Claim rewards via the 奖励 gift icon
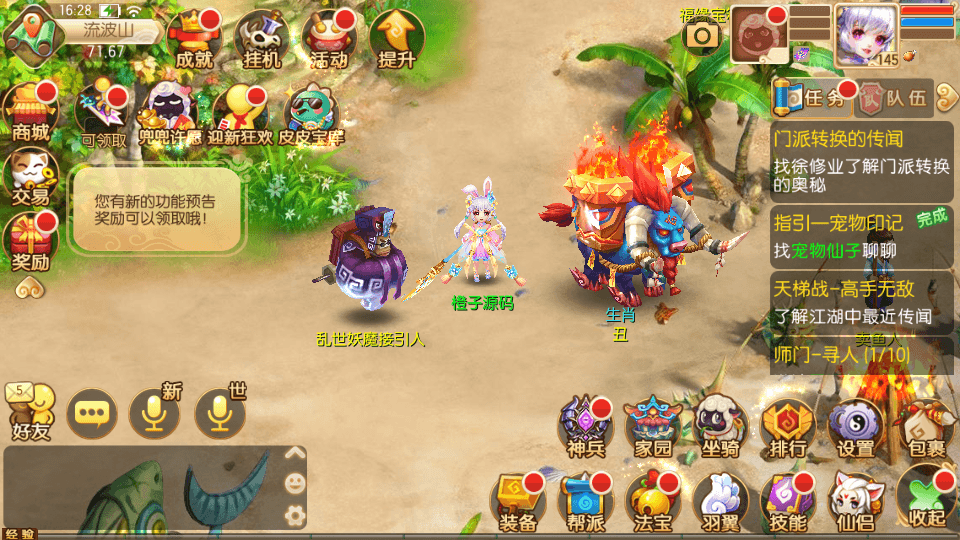960x540 pixels. coord(30,243)
